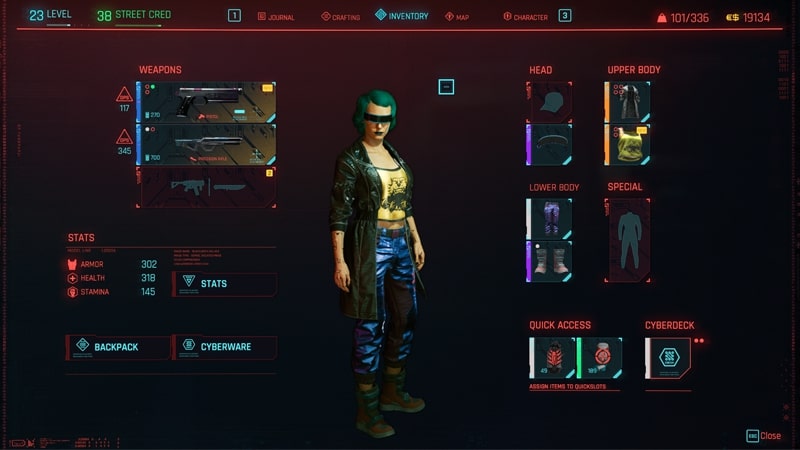Select the Cyberdeck slot
Viewport: 800px width, 450px height.
coord(668,357)
